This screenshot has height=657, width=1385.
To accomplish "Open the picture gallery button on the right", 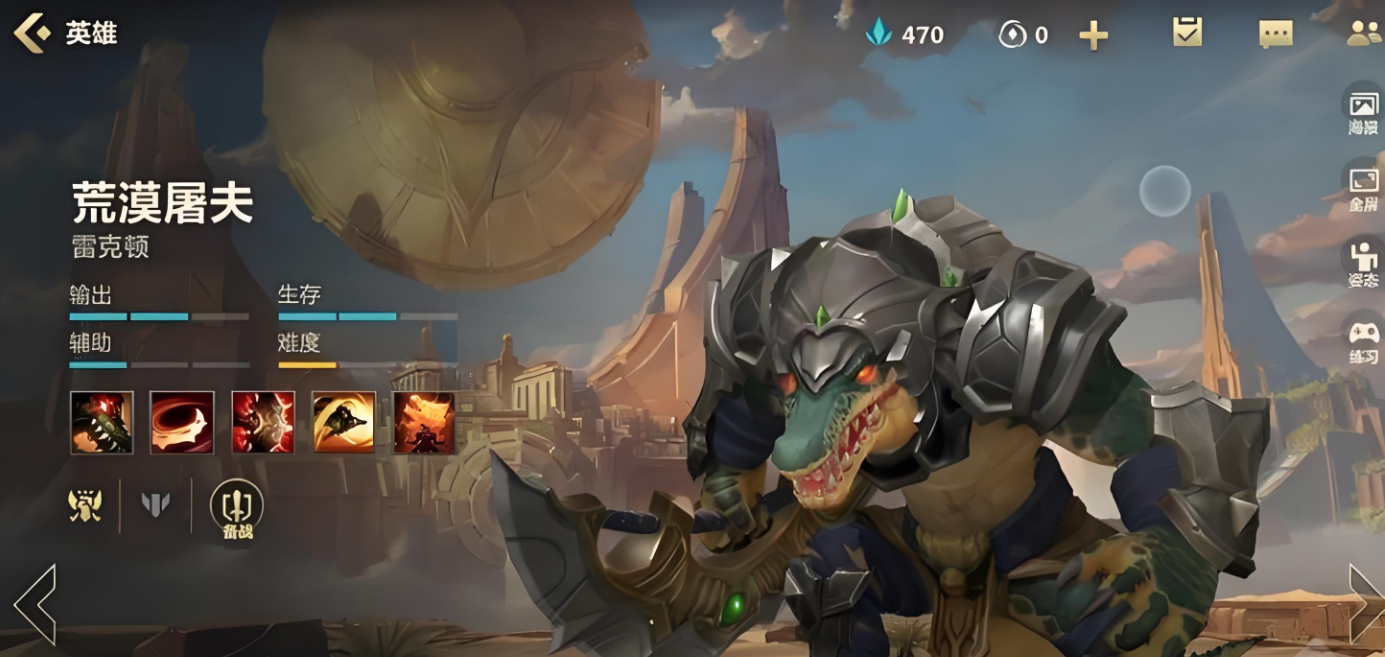I will [1363, 109].
